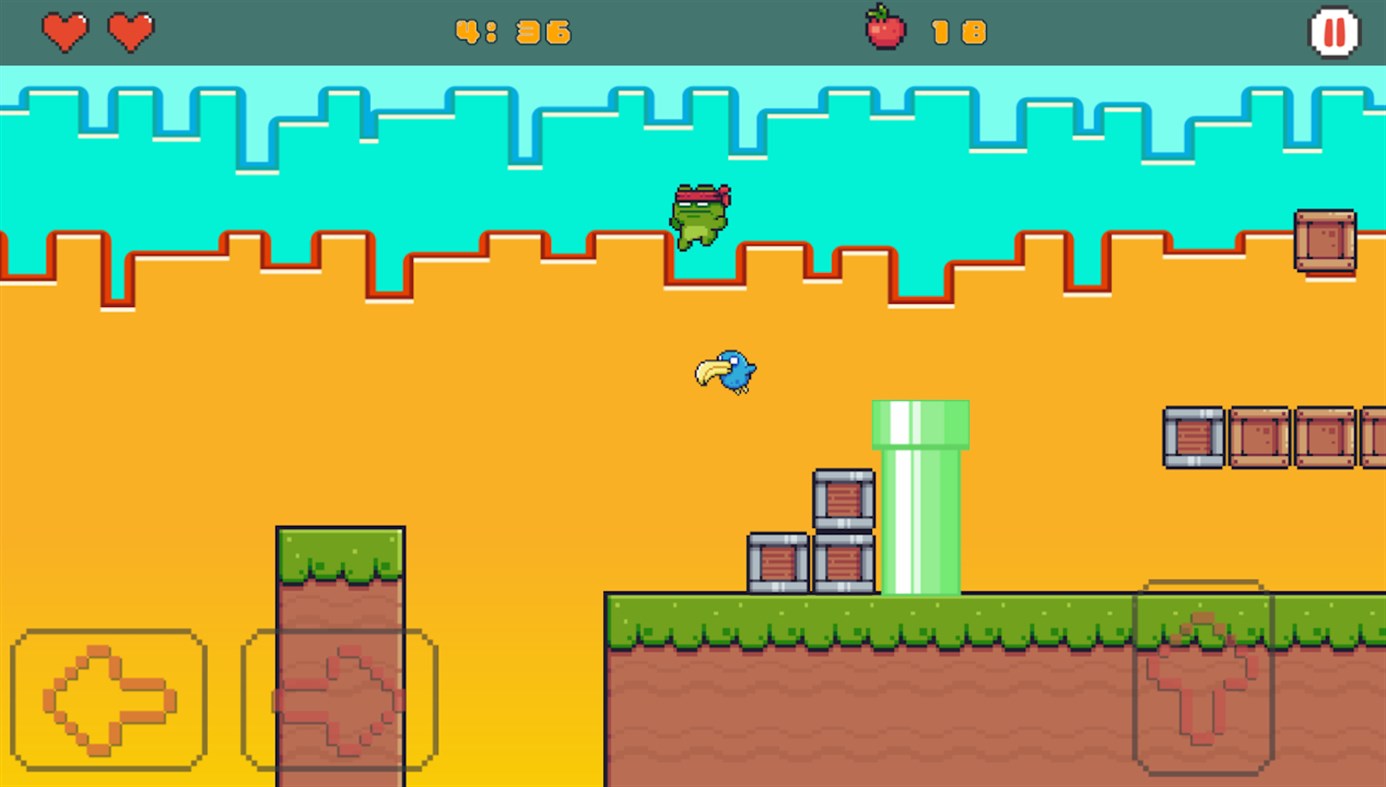Click the leftmost crate on the right platform
This screenshot has height=787, width=1386.
pos(1192,436)
